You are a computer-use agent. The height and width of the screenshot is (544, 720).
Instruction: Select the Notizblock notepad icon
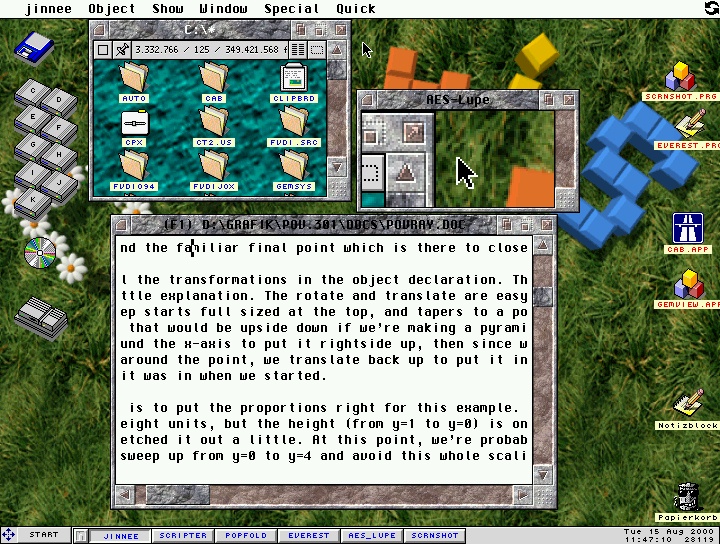pos(687,407)
